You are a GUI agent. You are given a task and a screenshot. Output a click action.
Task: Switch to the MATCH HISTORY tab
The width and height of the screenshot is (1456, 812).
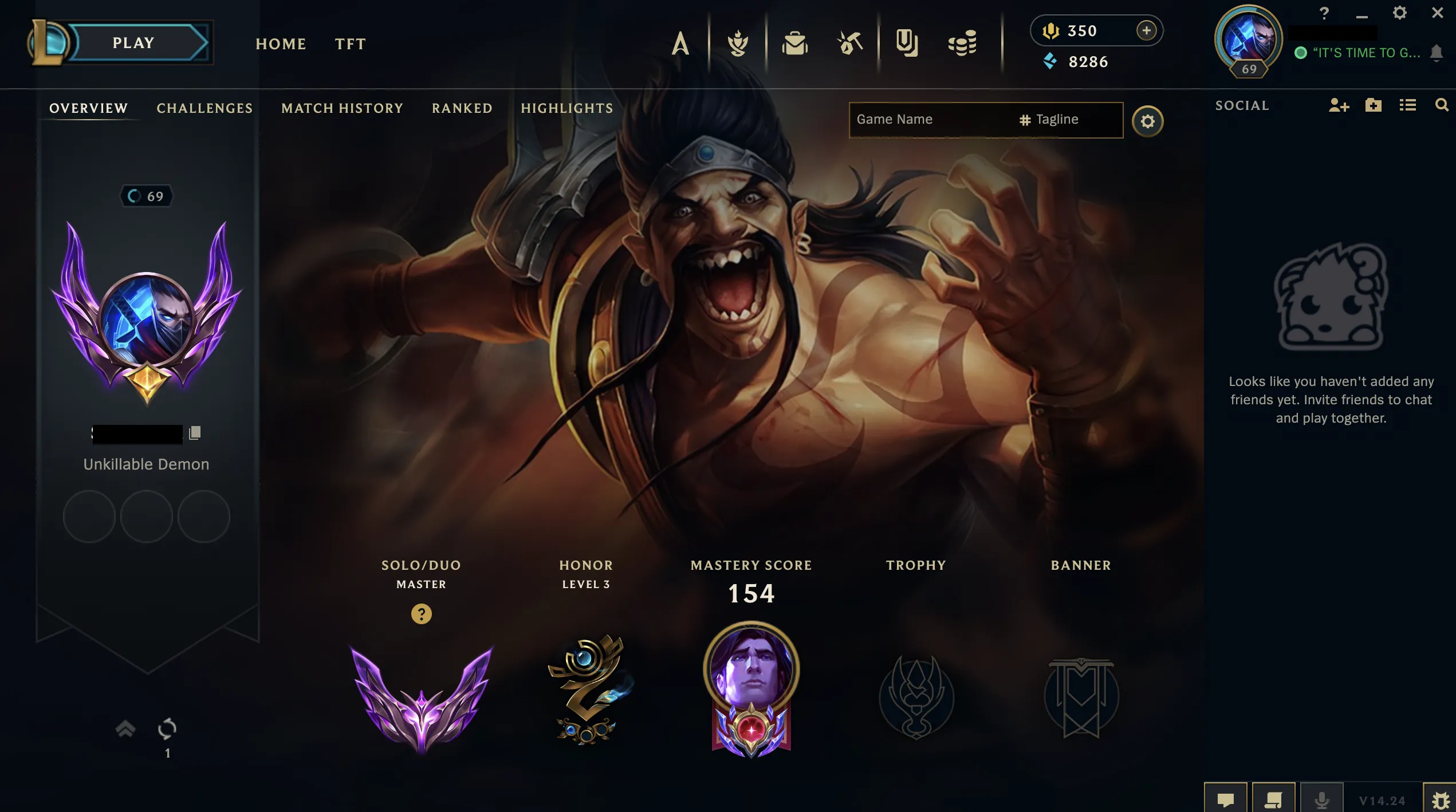[341, 108]
